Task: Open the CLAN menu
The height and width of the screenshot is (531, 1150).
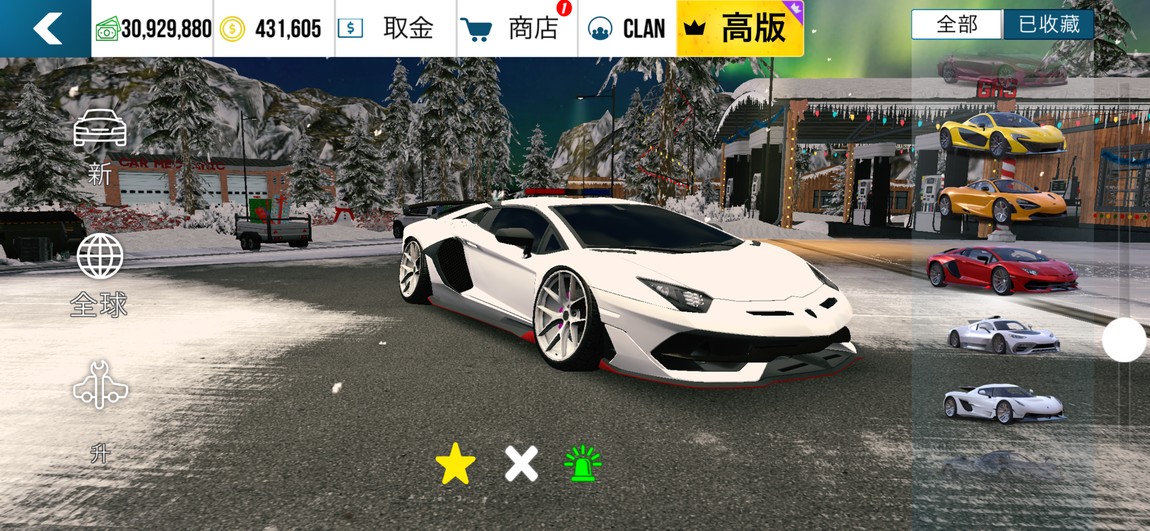Action: point(627,28)
